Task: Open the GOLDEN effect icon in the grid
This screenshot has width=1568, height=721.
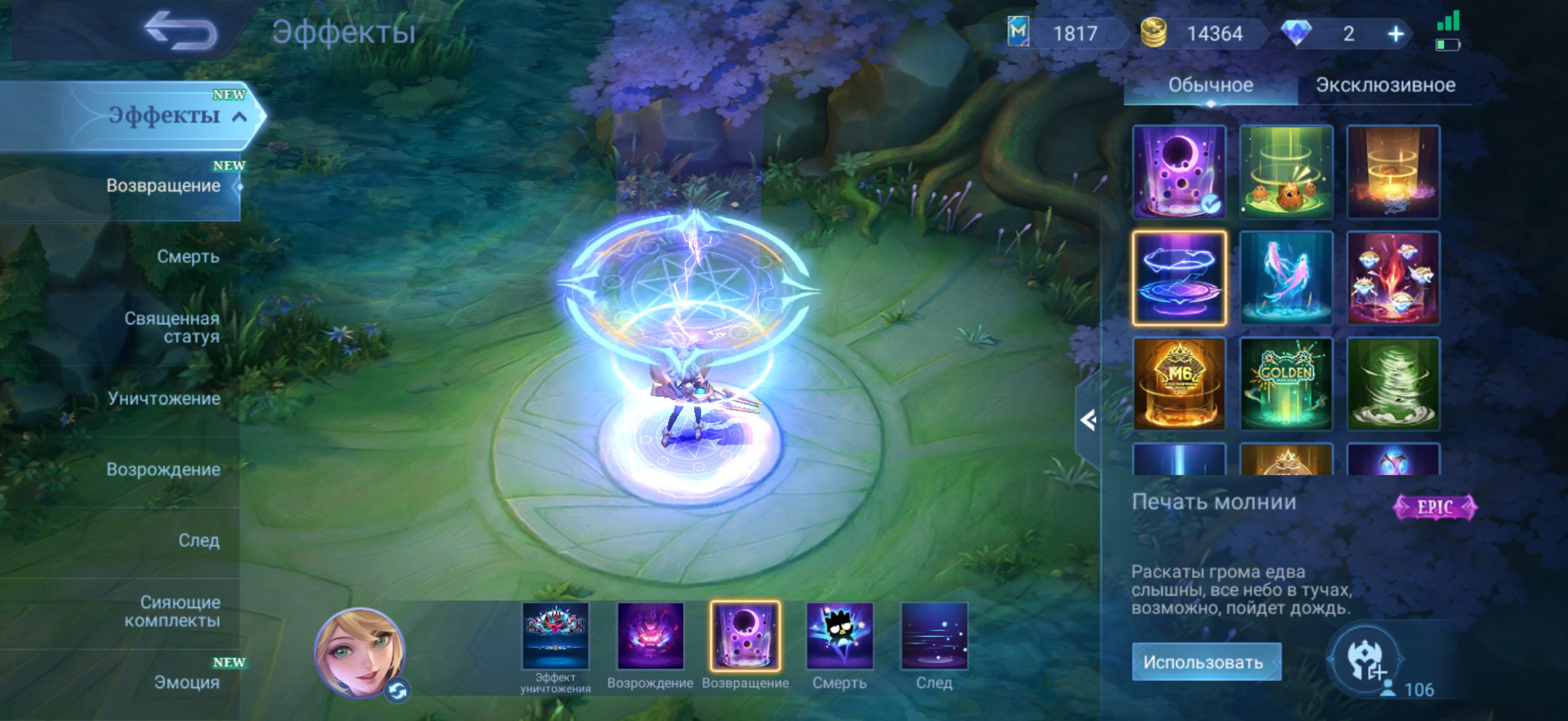Action: pyautogui.click(x=1286, y=383)
